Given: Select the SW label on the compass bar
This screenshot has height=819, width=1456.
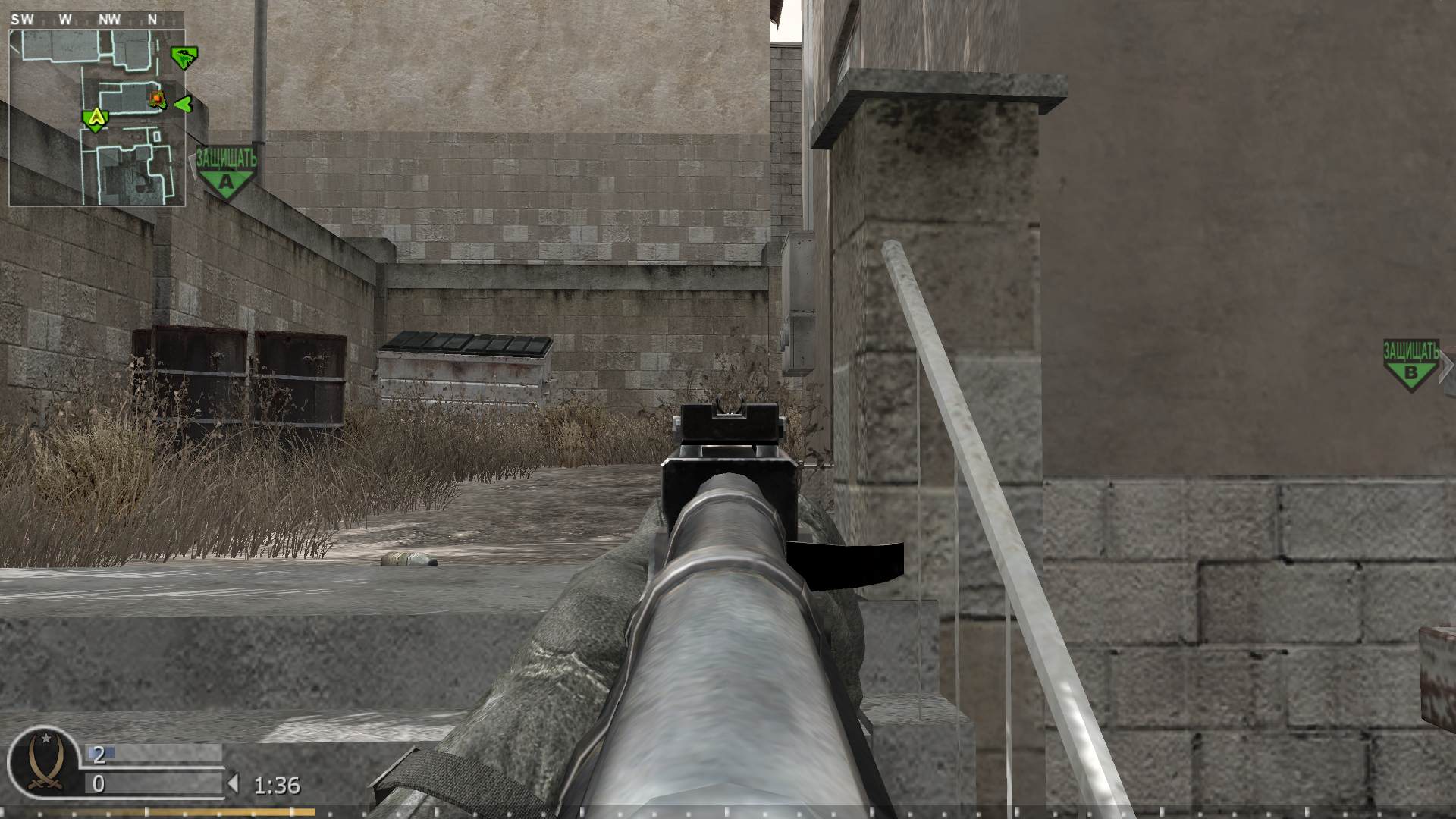Looking at the screenshot, I should (24, 20).
